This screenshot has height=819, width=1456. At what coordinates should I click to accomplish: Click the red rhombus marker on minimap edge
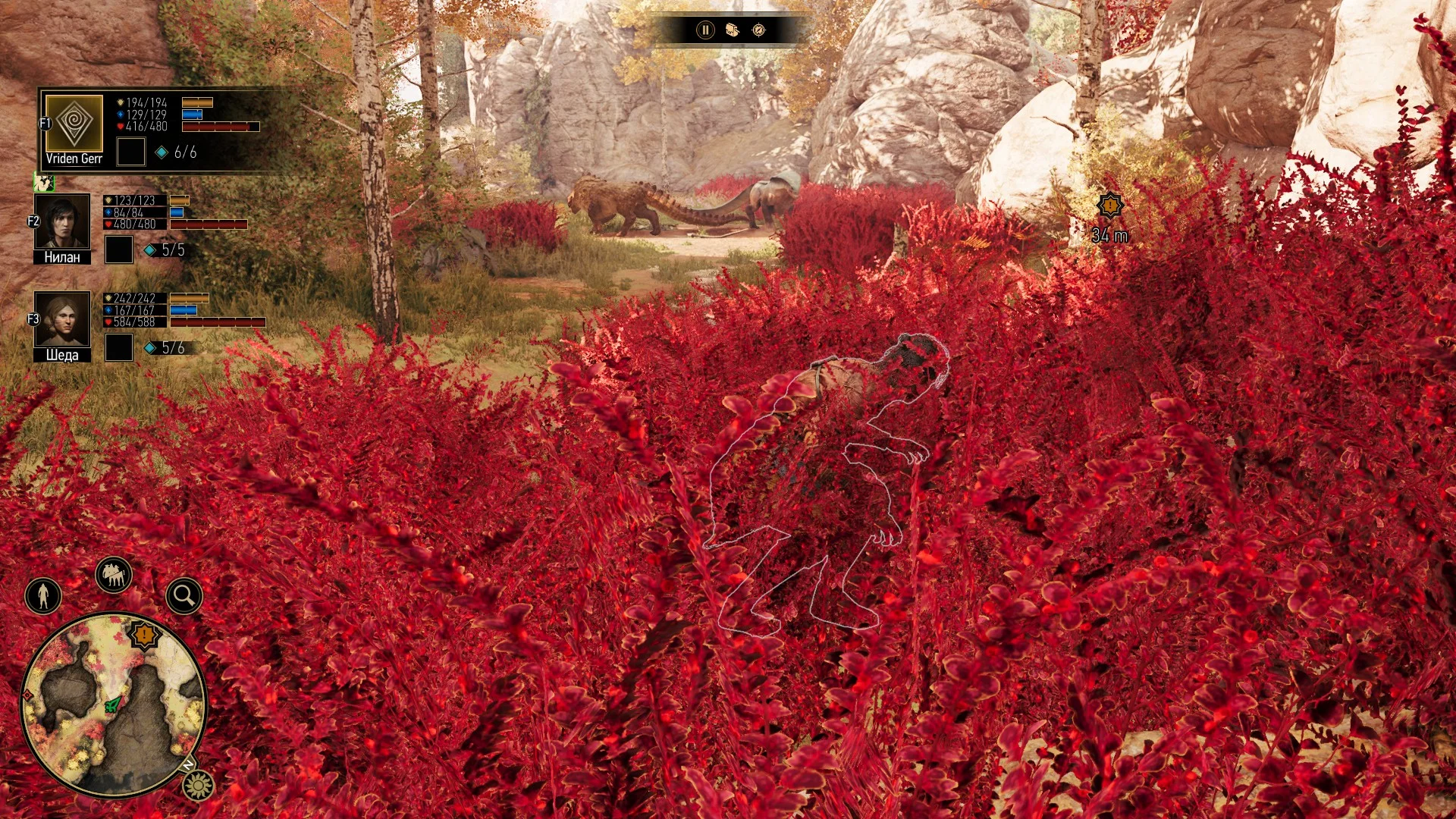pyautogui.click(x=27, y=695)
